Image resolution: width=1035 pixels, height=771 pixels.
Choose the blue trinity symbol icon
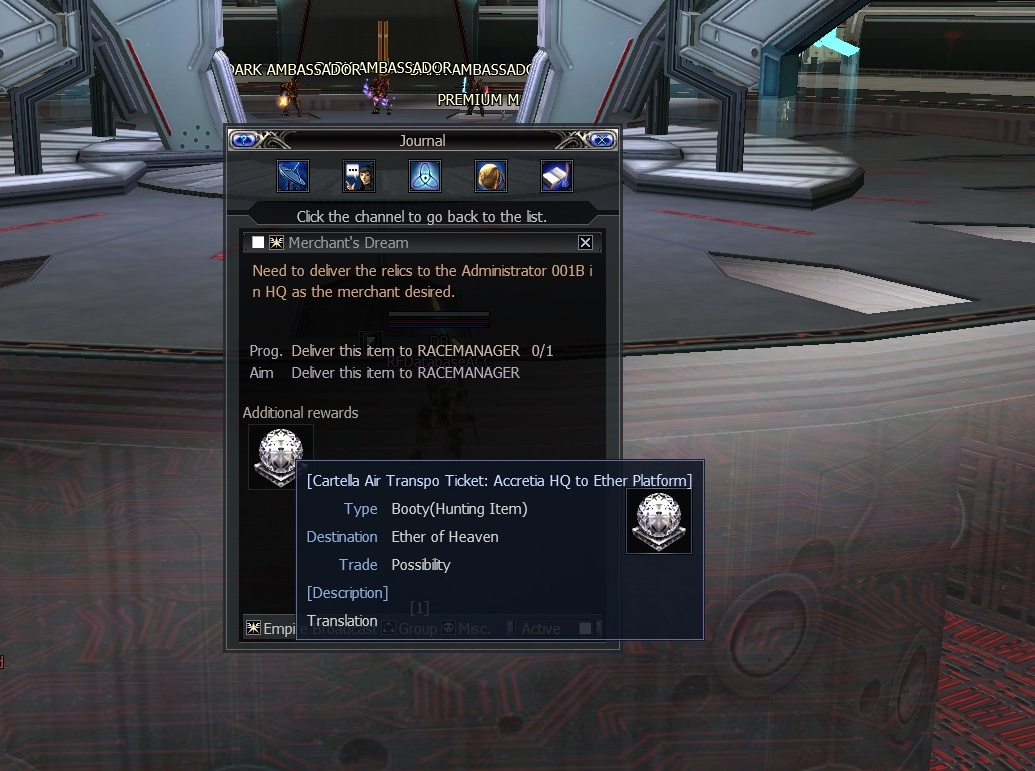425,176
